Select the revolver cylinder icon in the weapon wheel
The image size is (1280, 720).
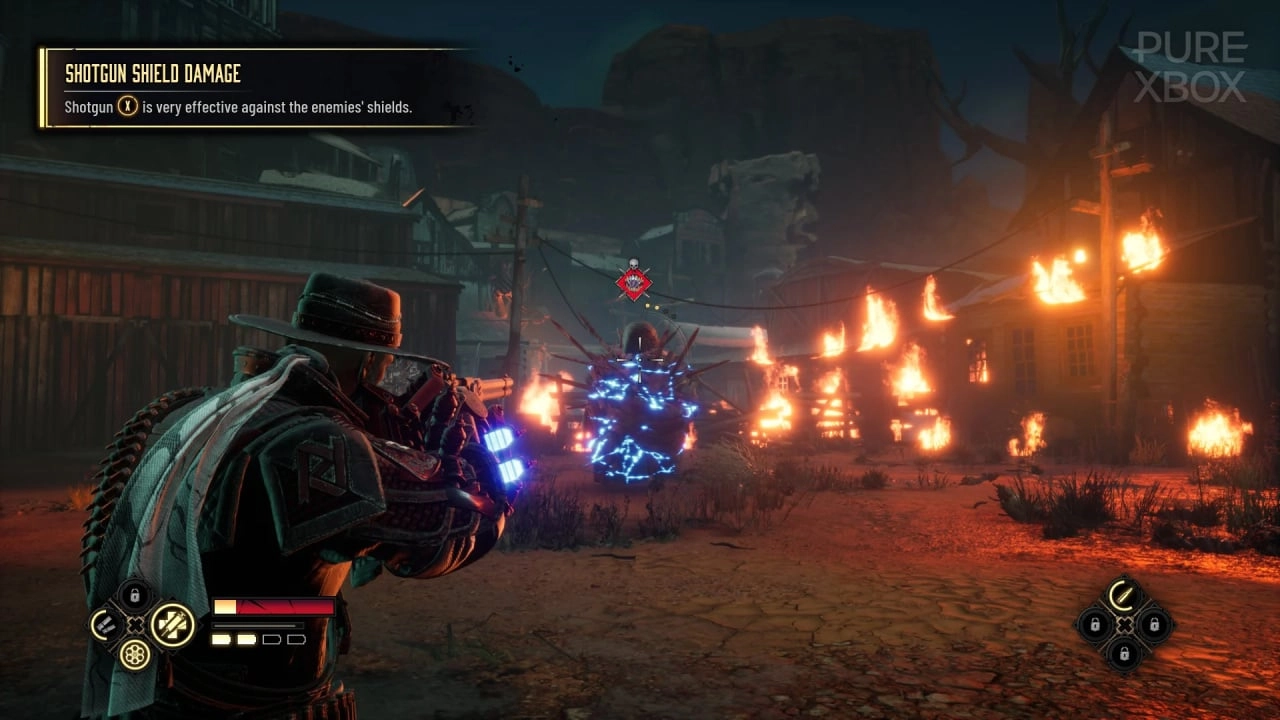coord(135,655)
